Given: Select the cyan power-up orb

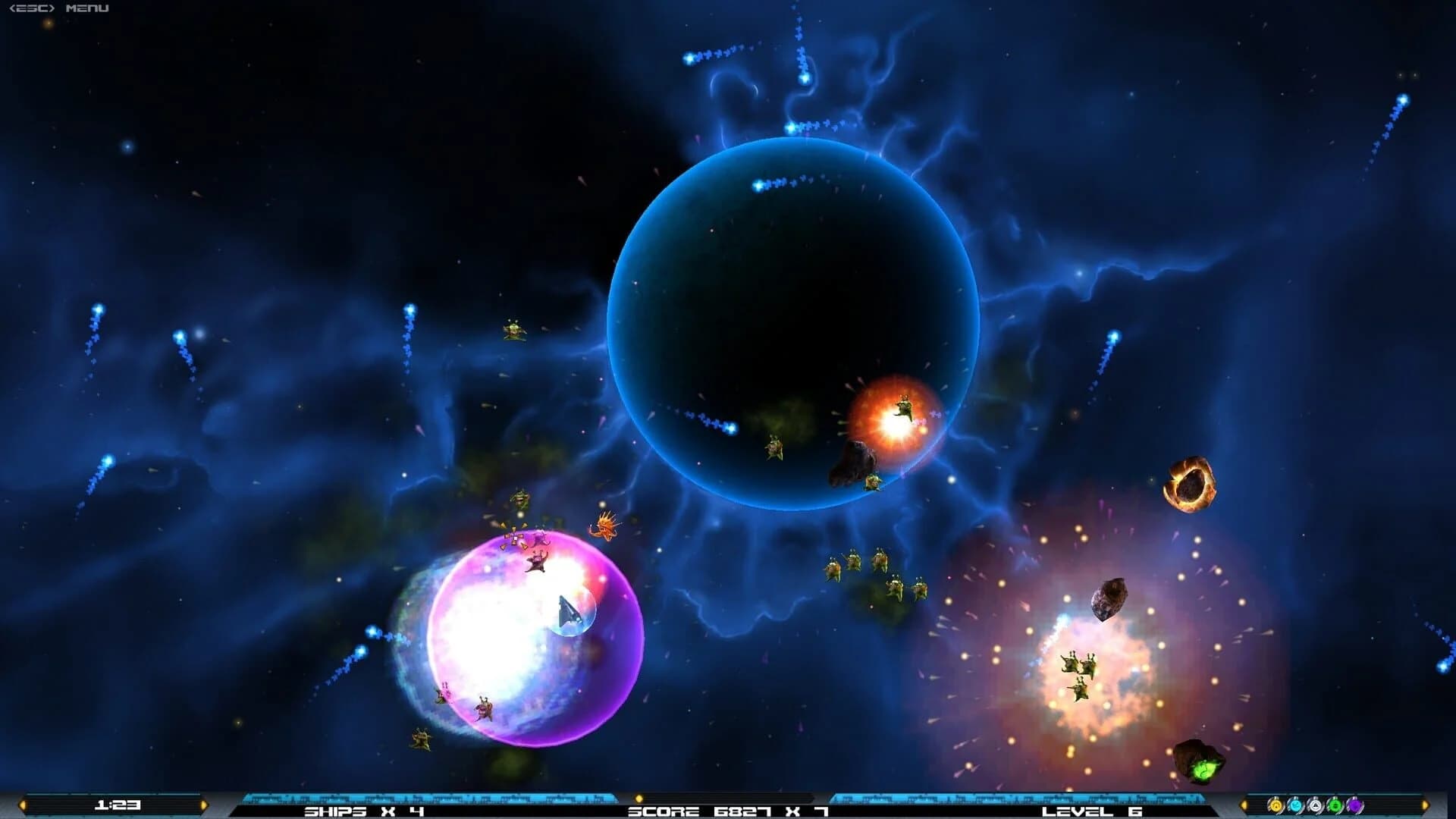Looking at the screenshot, I should [1296, 805].
